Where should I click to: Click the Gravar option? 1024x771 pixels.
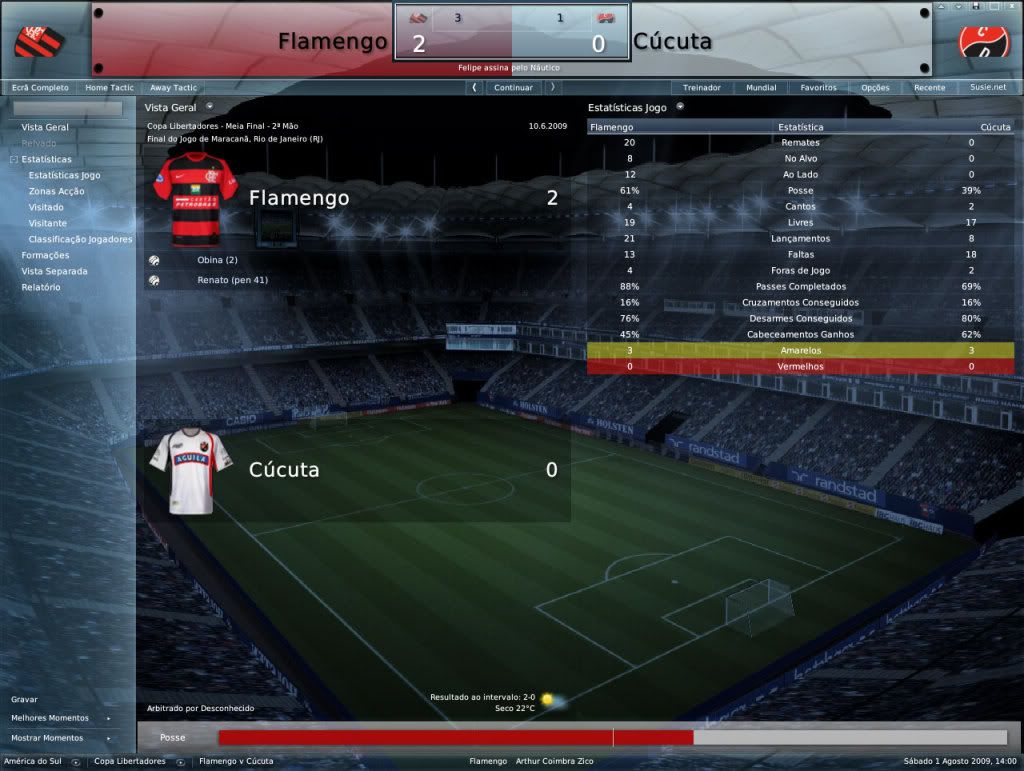tap(24, 699)
